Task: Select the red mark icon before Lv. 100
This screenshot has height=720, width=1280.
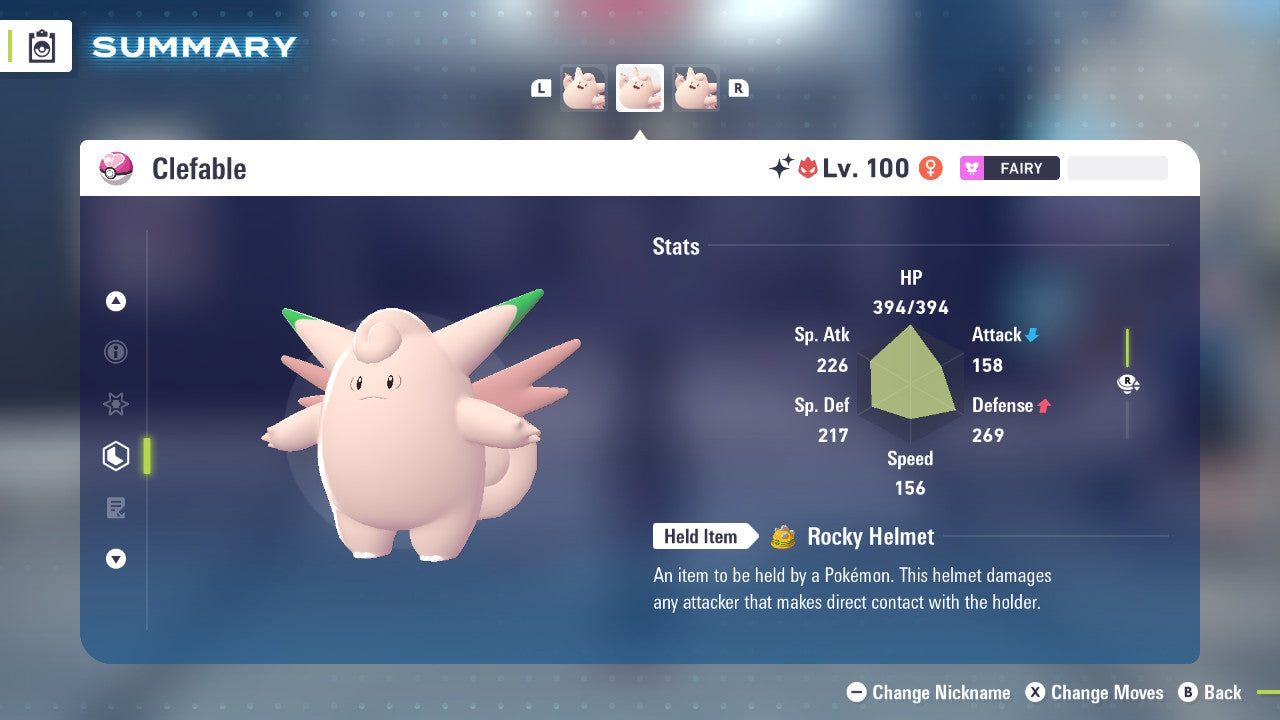Action: [x=810, y=168]
